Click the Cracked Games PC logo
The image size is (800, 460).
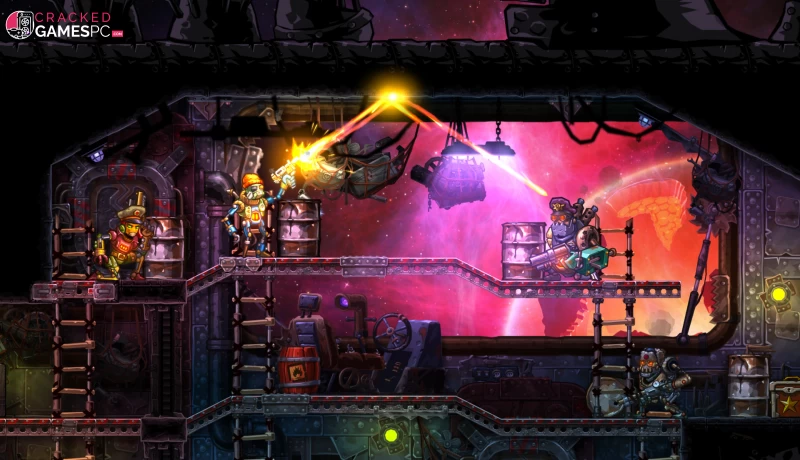pos(63,24)
